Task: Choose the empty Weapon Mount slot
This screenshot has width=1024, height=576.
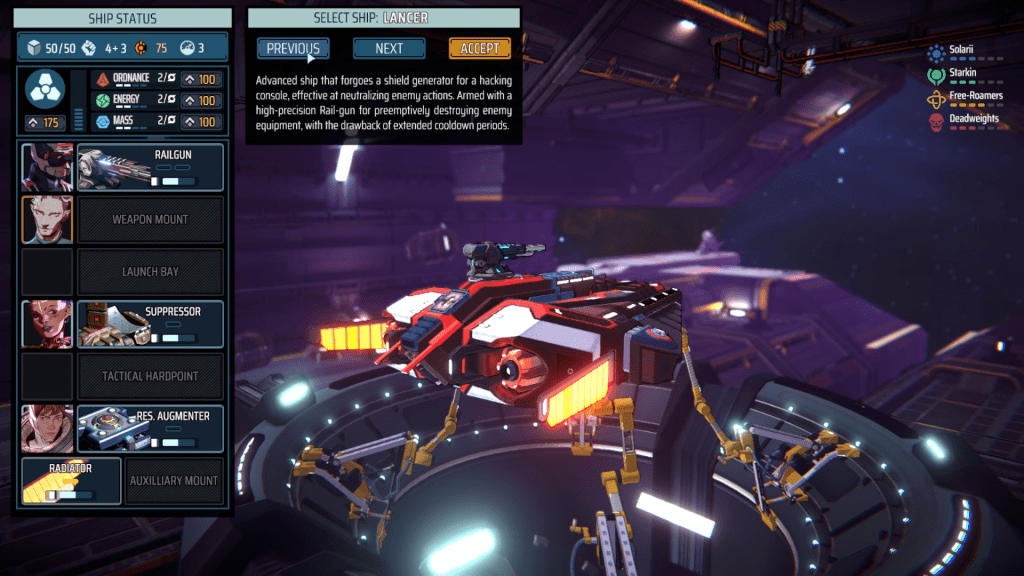Action: (x=150, y=219)
